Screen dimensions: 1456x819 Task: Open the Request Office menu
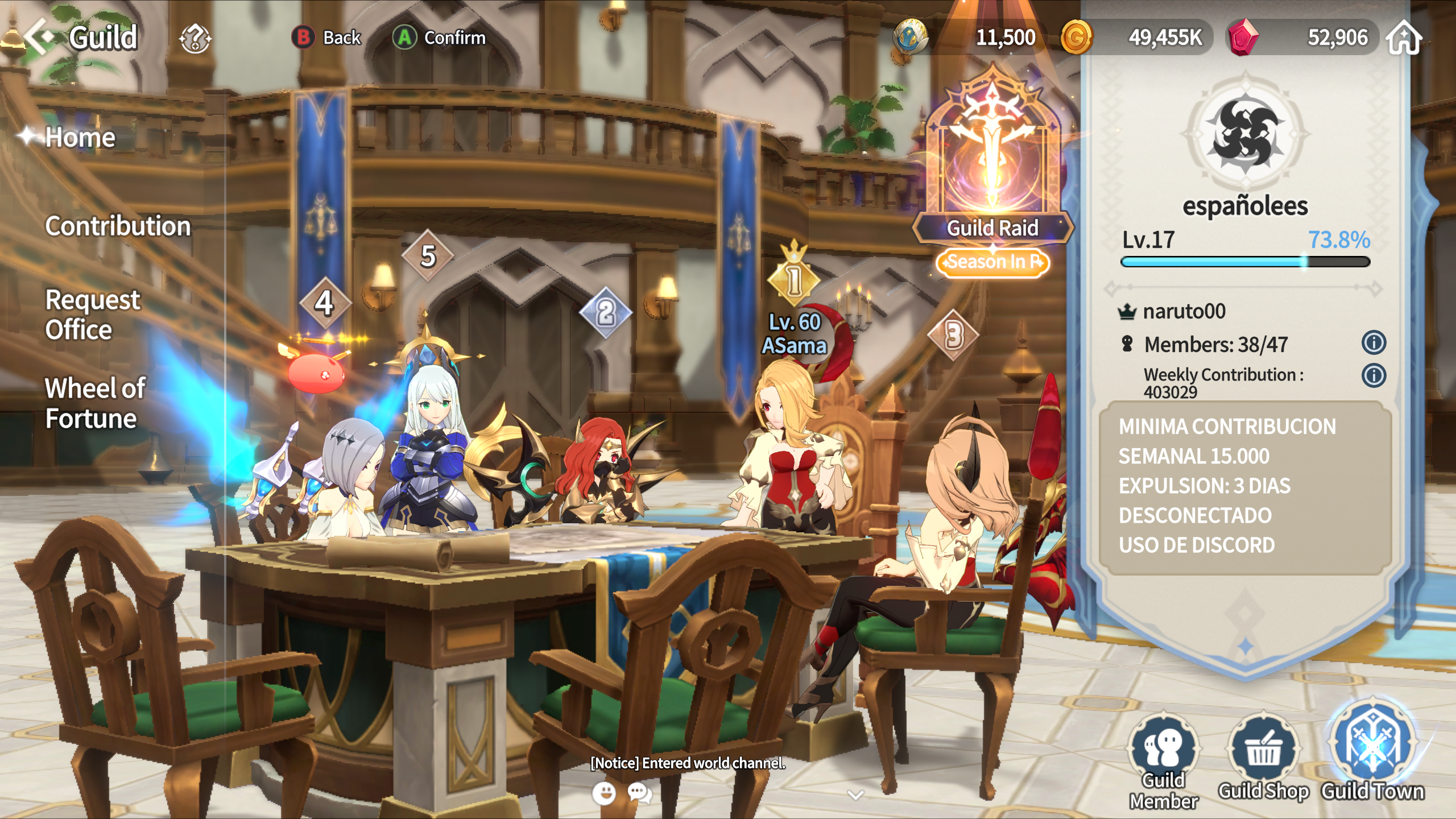[92, 315]
